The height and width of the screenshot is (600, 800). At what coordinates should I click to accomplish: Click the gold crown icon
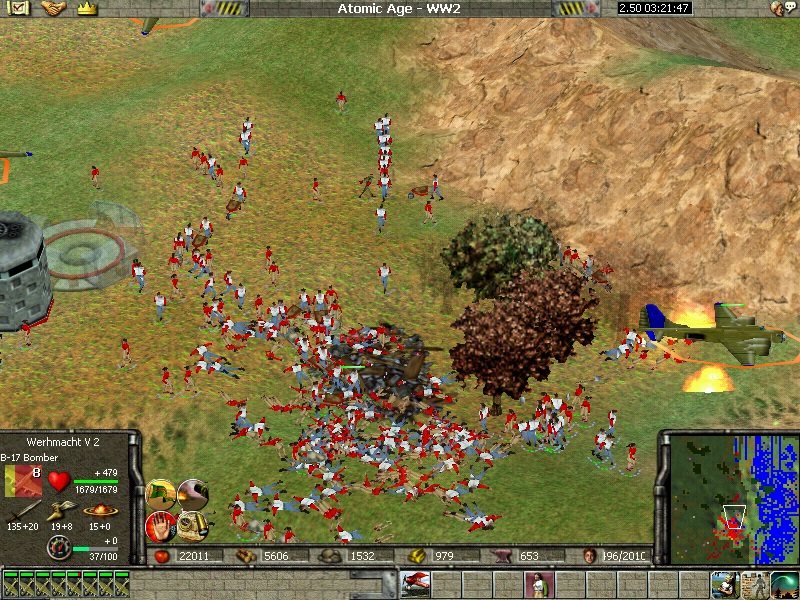86,8
